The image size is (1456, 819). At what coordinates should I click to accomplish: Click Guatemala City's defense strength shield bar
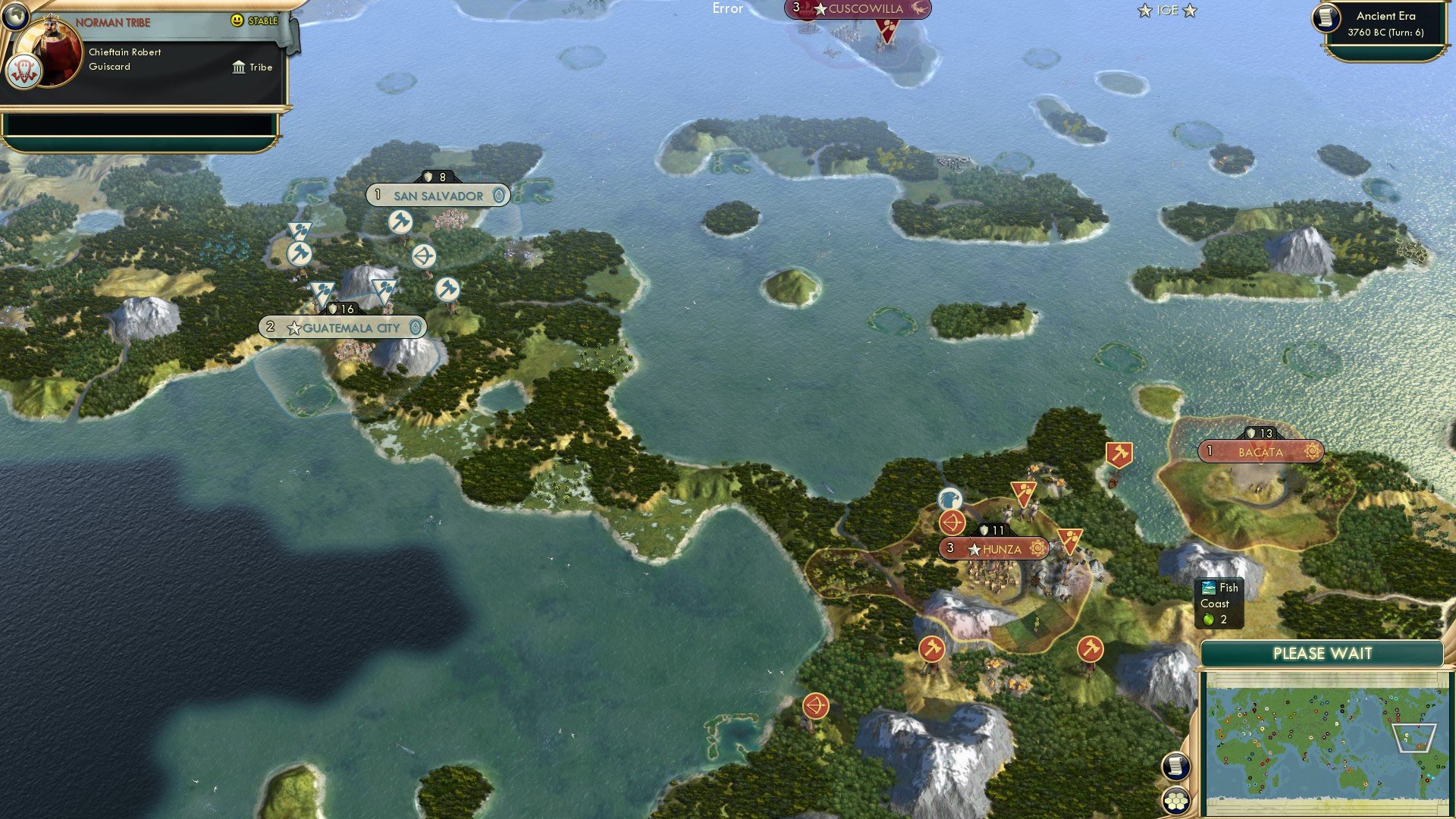[x=340, y=308]
